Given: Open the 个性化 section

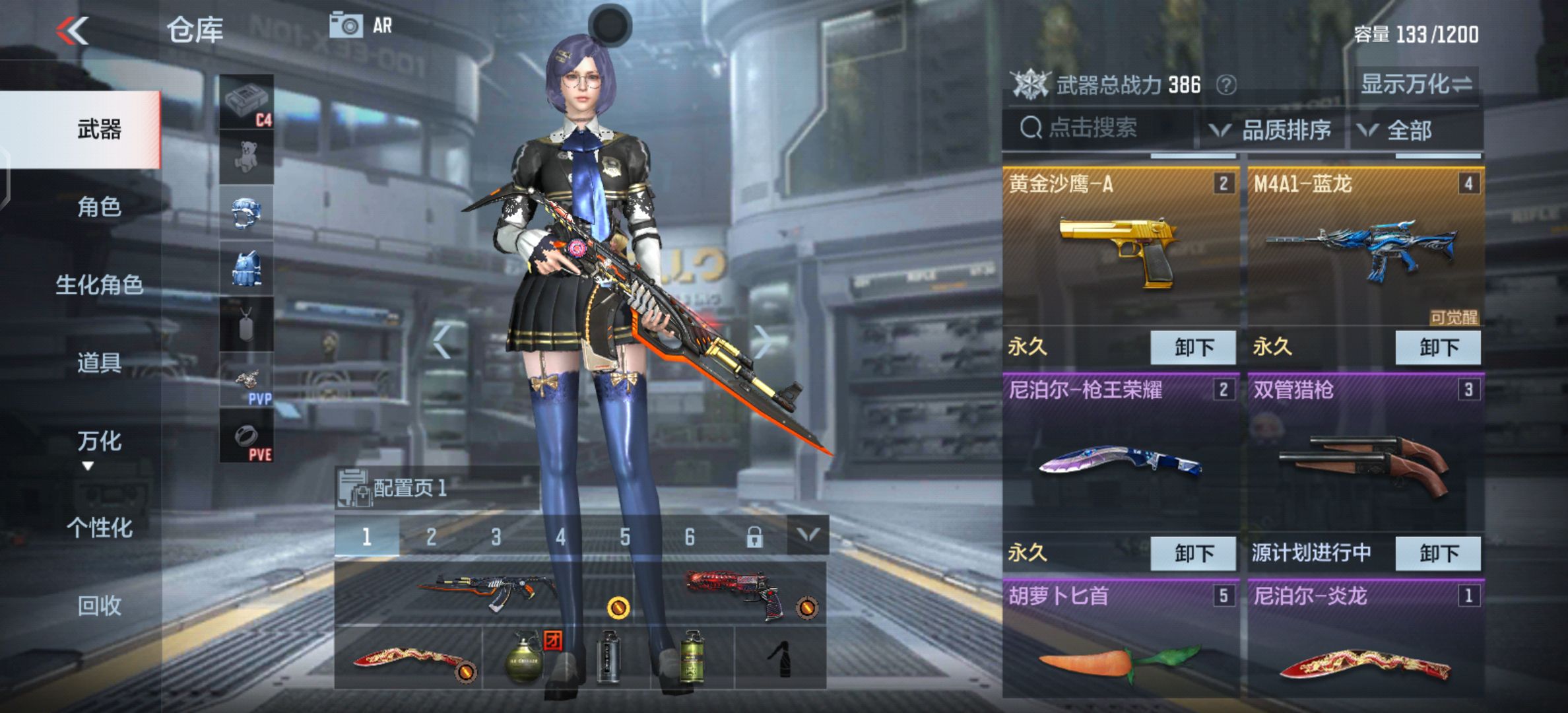Looking at the screenshot, I should coord(99,527).
